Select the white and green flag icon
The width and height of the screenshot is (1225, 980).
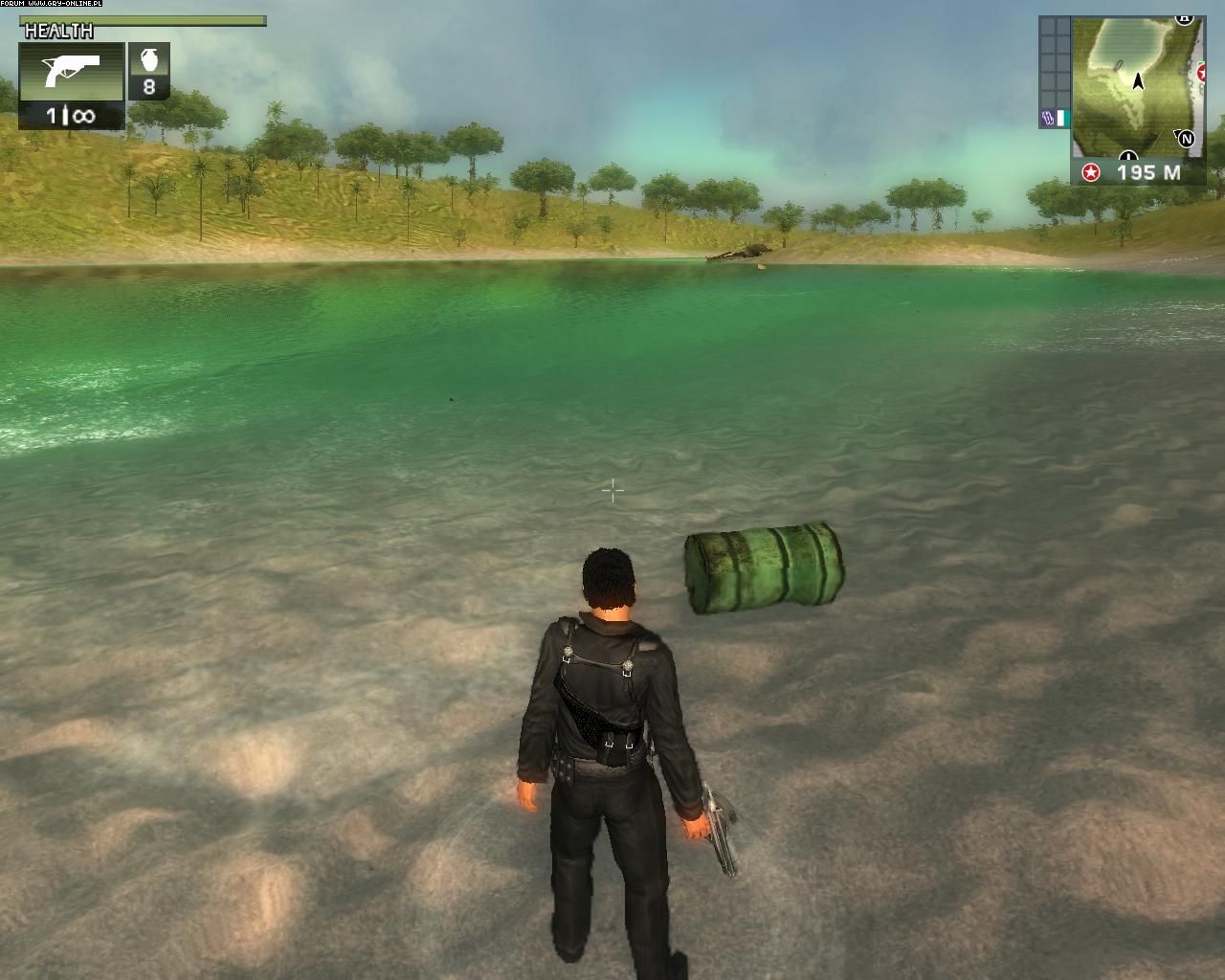click(1060, 119)
